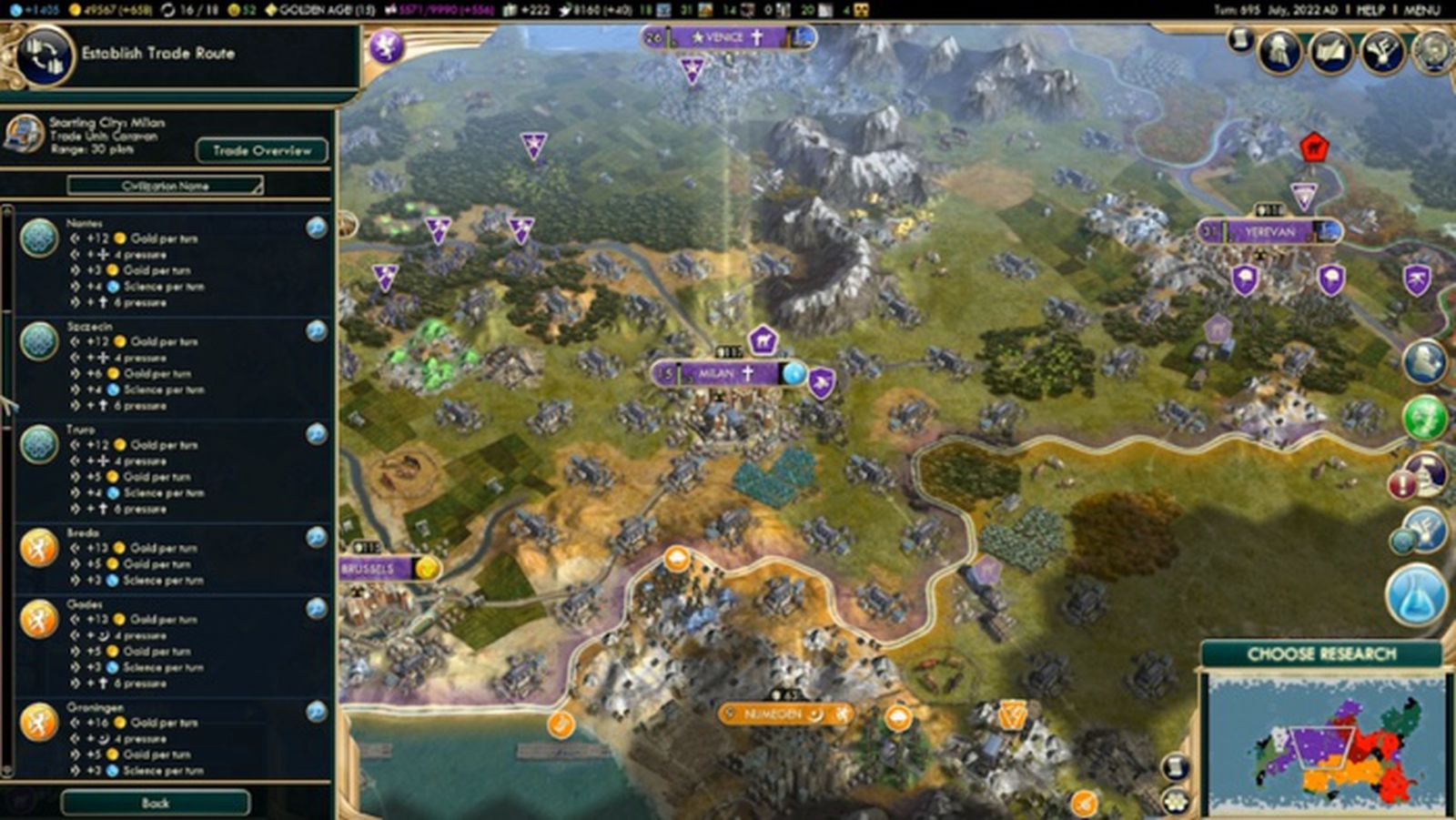Click the Trade Overview button
The width and height of the screenshot is (1456, 820).
(262, 150)
